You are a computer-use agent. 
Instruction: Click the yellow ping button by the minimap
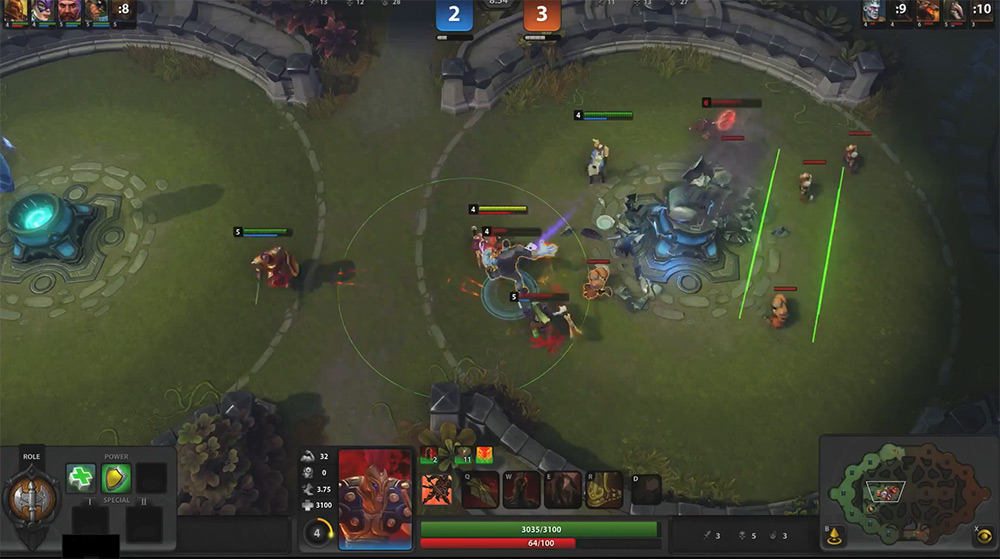(833, 536)
